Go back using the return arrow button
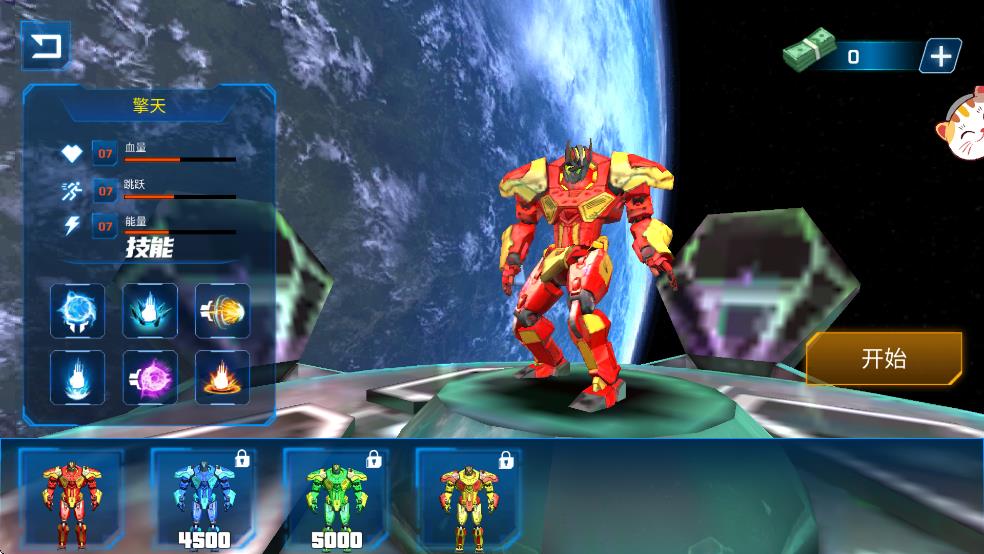 point(45,47)
